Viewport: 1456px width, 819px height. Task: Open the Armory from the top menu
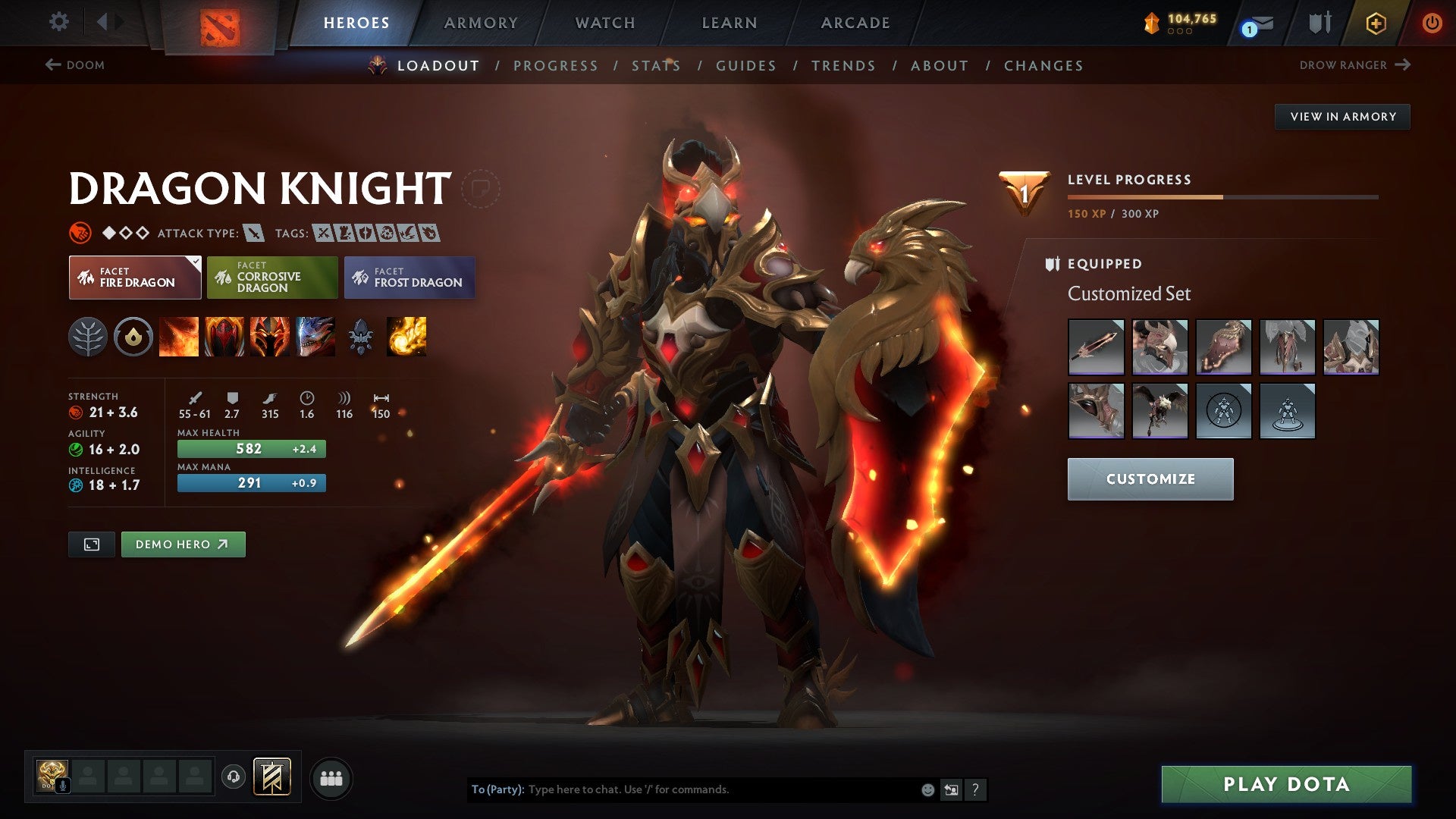[x=482, y=22]
